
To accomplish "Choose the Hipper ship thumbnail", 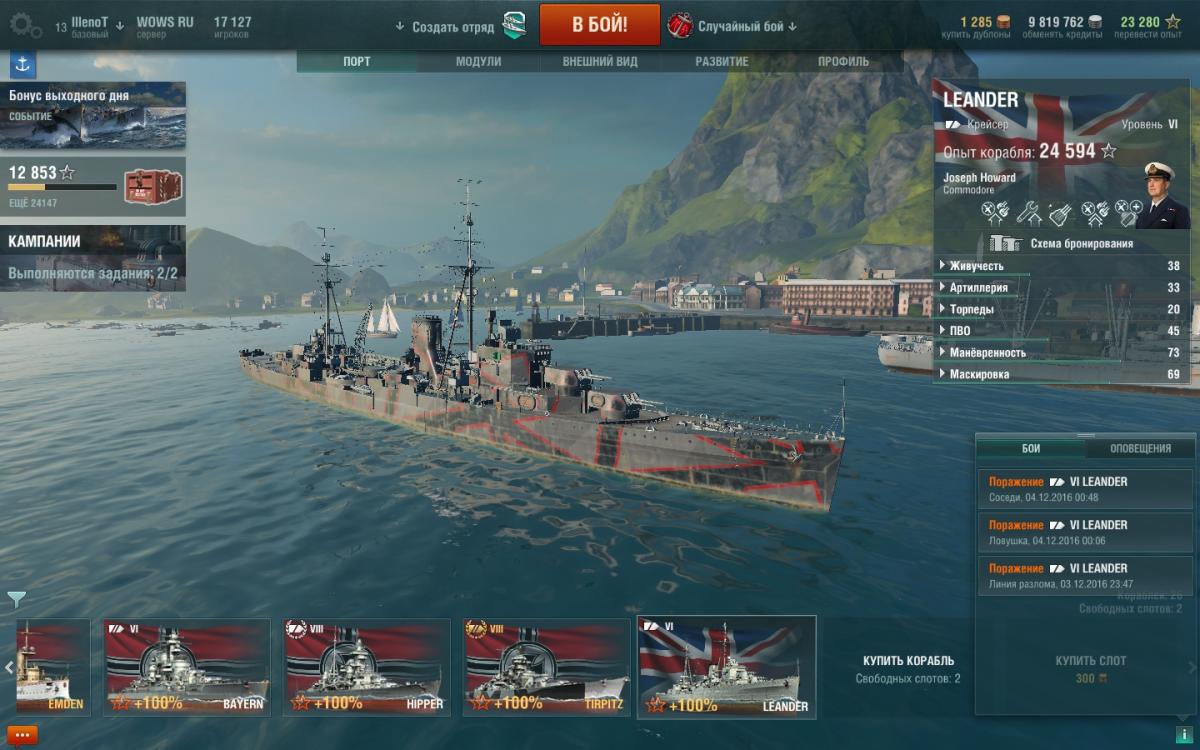I will 367,667.
